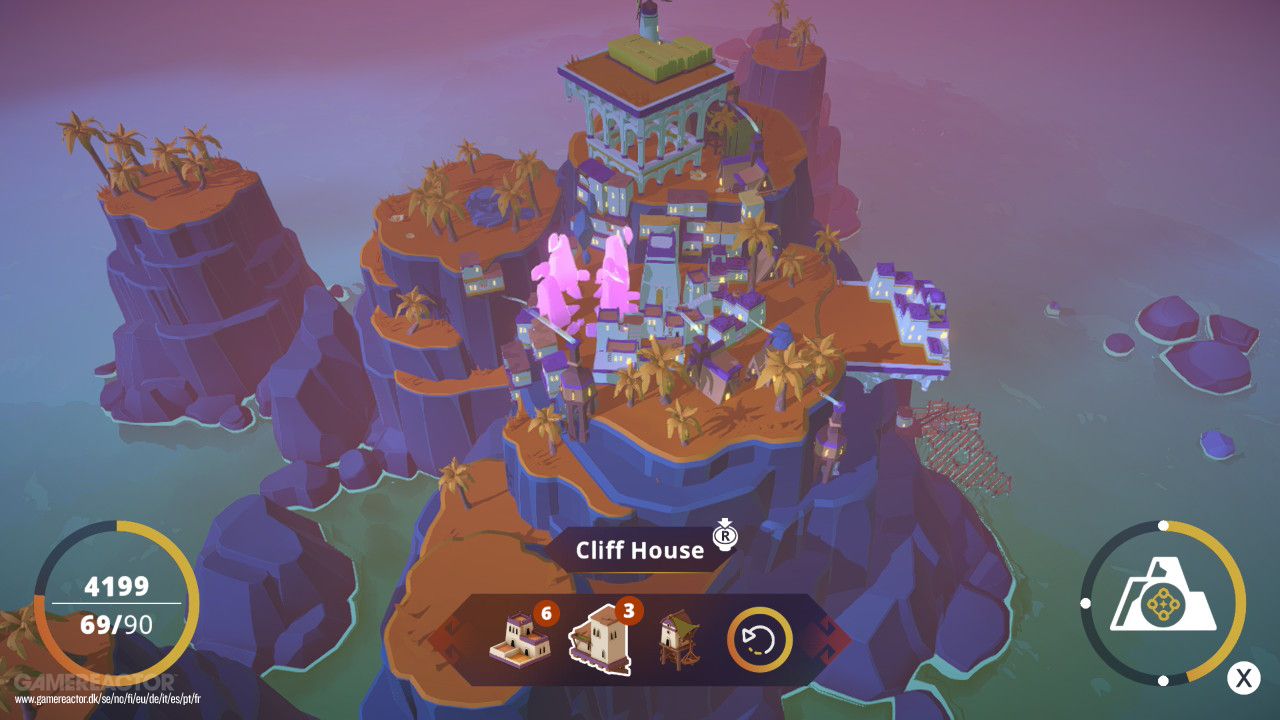Click the Cliff House name banner
The width and height of the screenshot is (1280, 720).
coord(640,548)
